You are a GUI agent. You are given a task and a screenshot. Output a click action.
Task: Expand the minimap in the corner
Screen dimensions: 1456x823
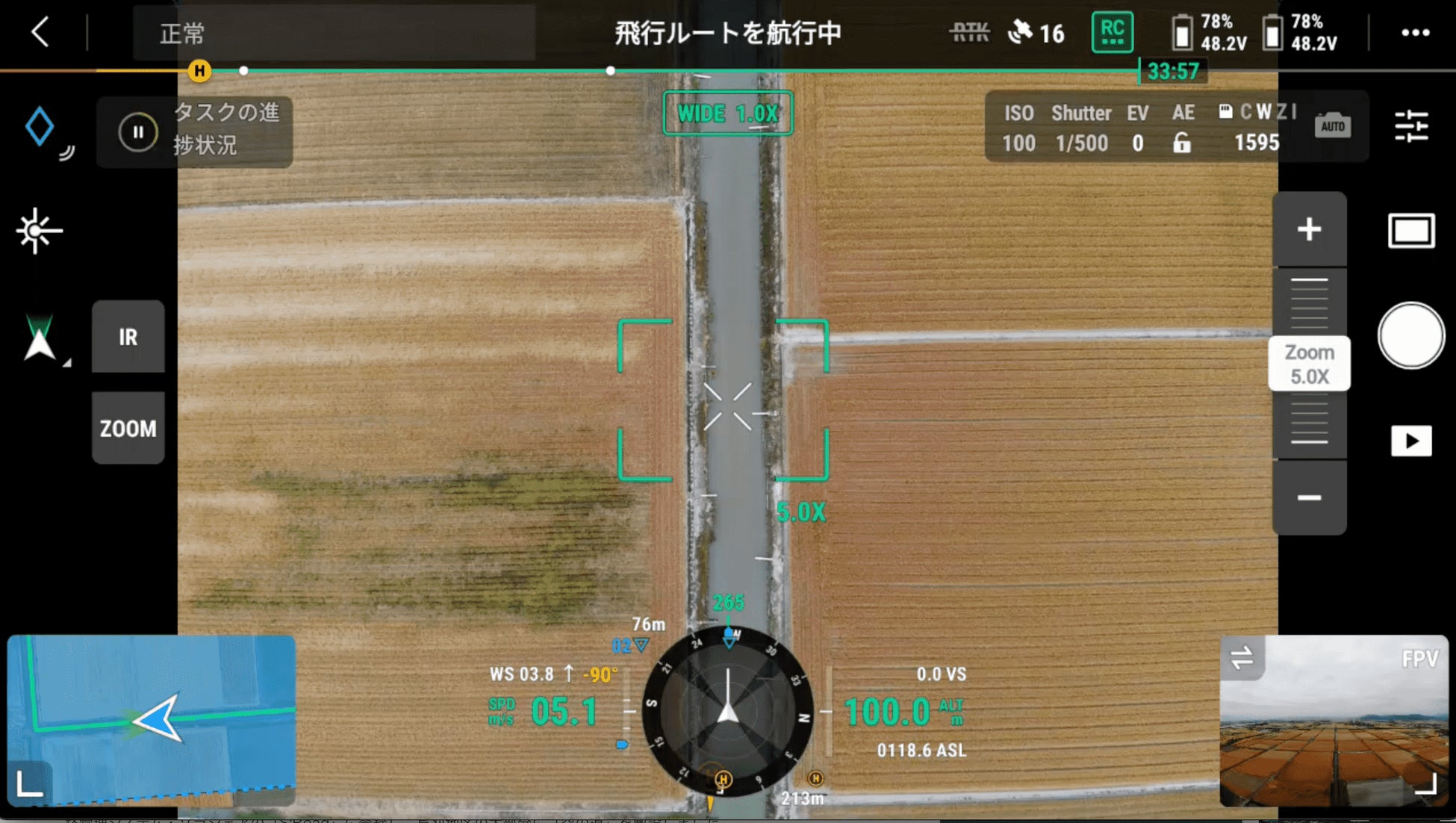coord(30,784)
